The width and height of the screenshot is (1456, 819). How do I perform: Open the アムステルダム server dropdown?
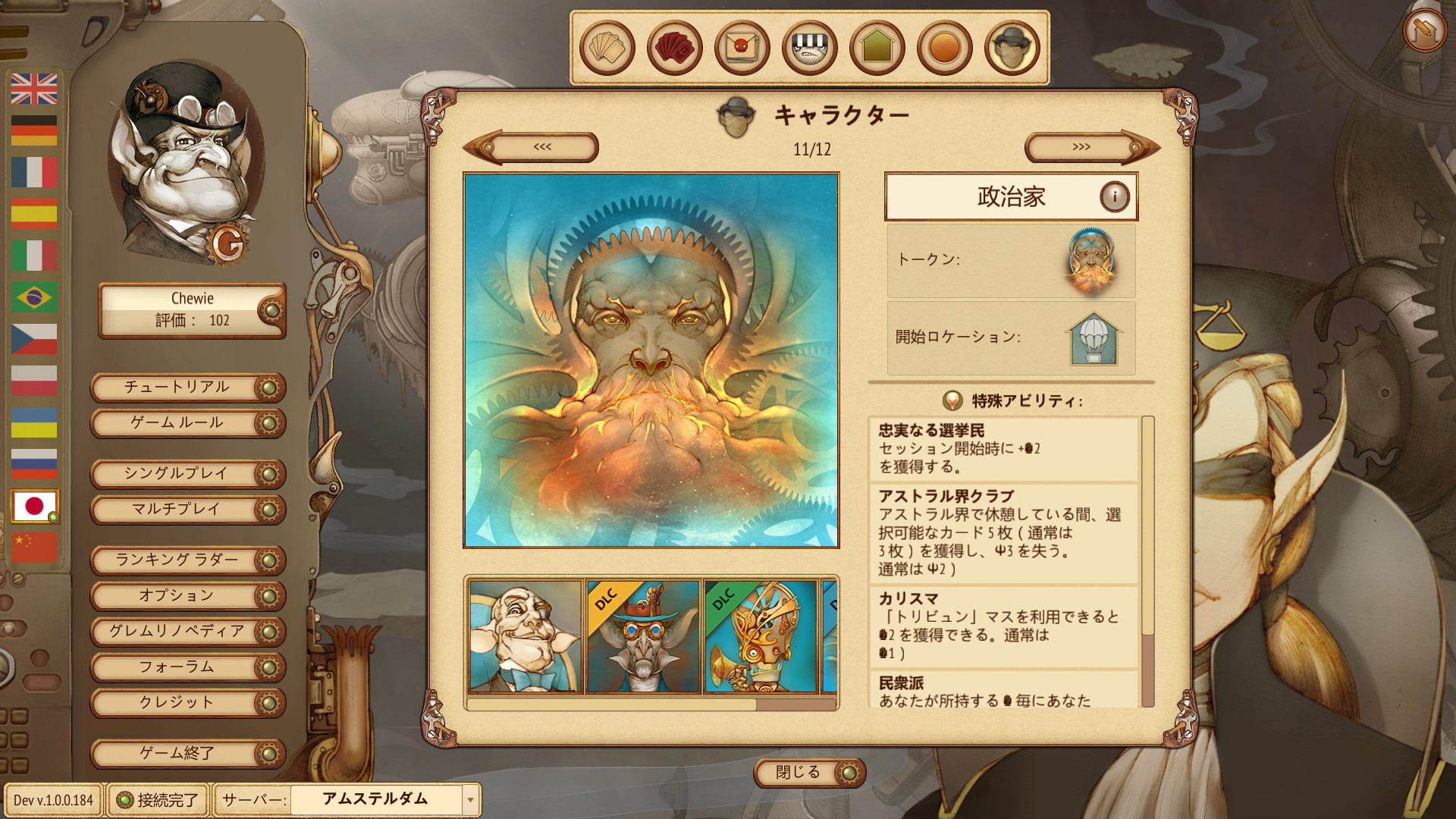click(383, 799)
